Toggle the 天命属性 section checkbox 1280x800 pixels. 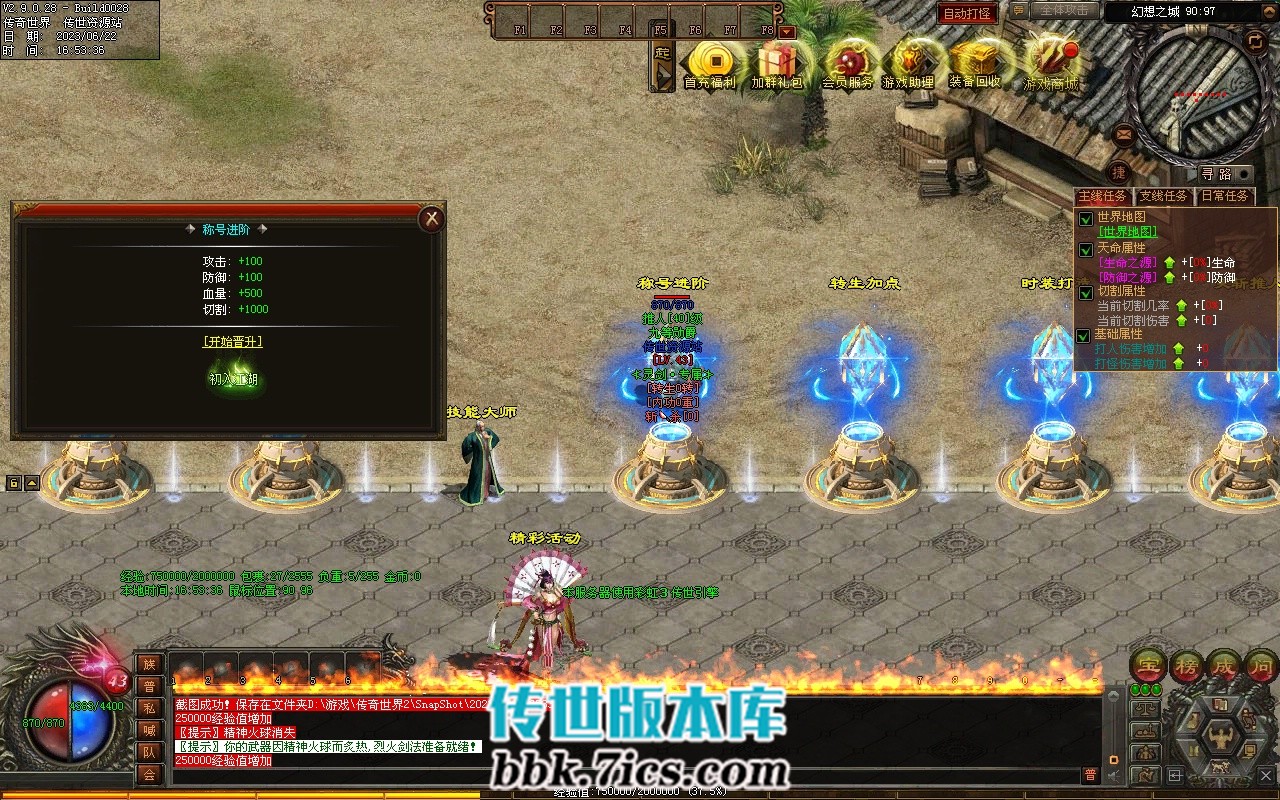[1086, 249]
